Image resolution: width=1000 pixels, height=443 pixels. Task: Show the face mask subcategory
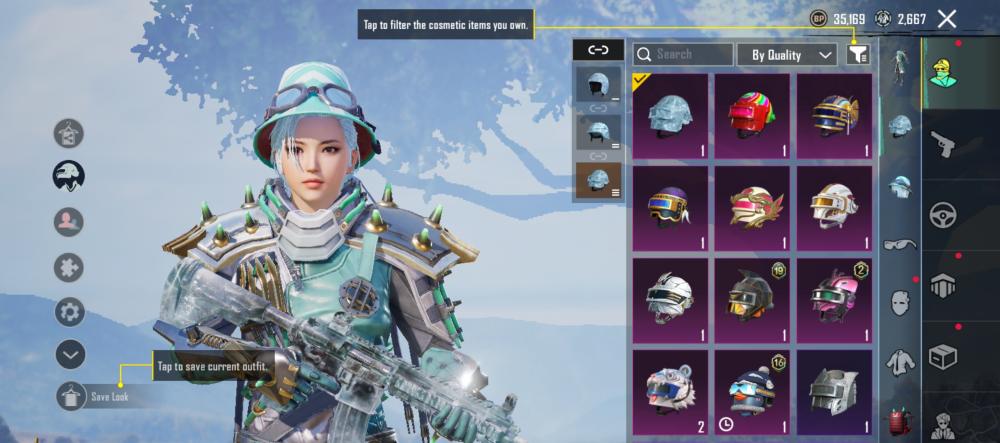pos(900,302)
